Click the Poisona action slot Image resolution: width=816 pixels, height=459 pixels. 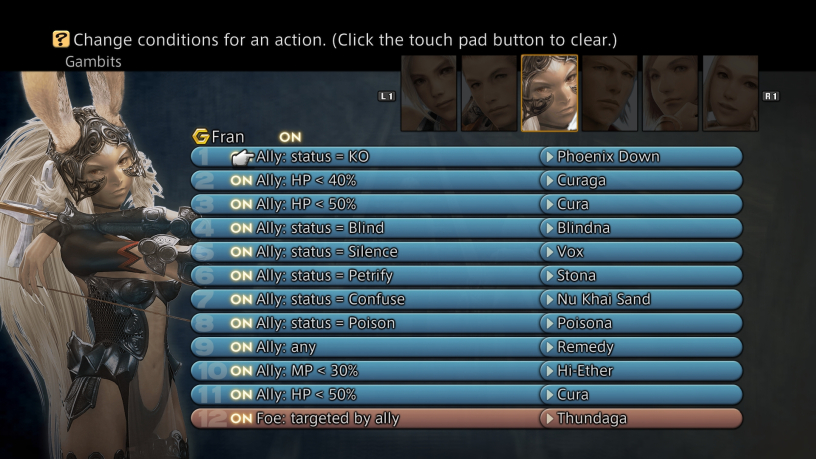click(584, 323)
